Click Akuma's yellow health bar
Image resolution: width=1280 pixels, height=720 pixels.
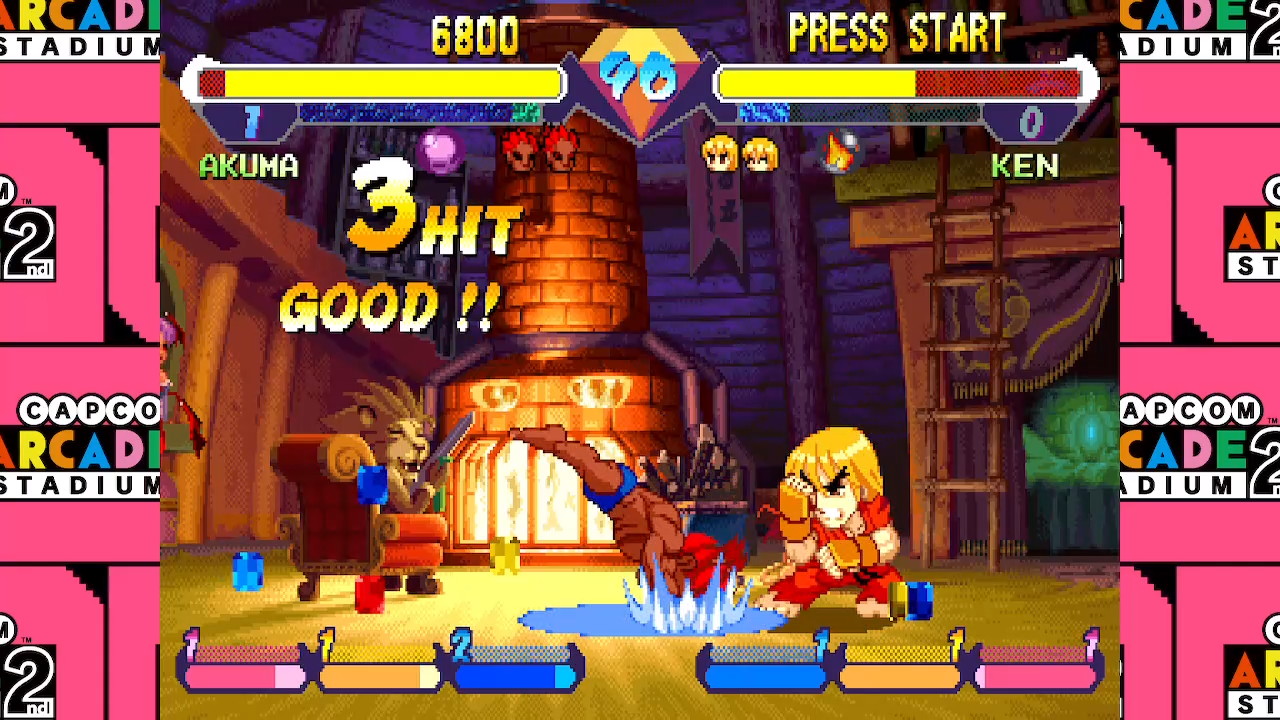[380, 84]
